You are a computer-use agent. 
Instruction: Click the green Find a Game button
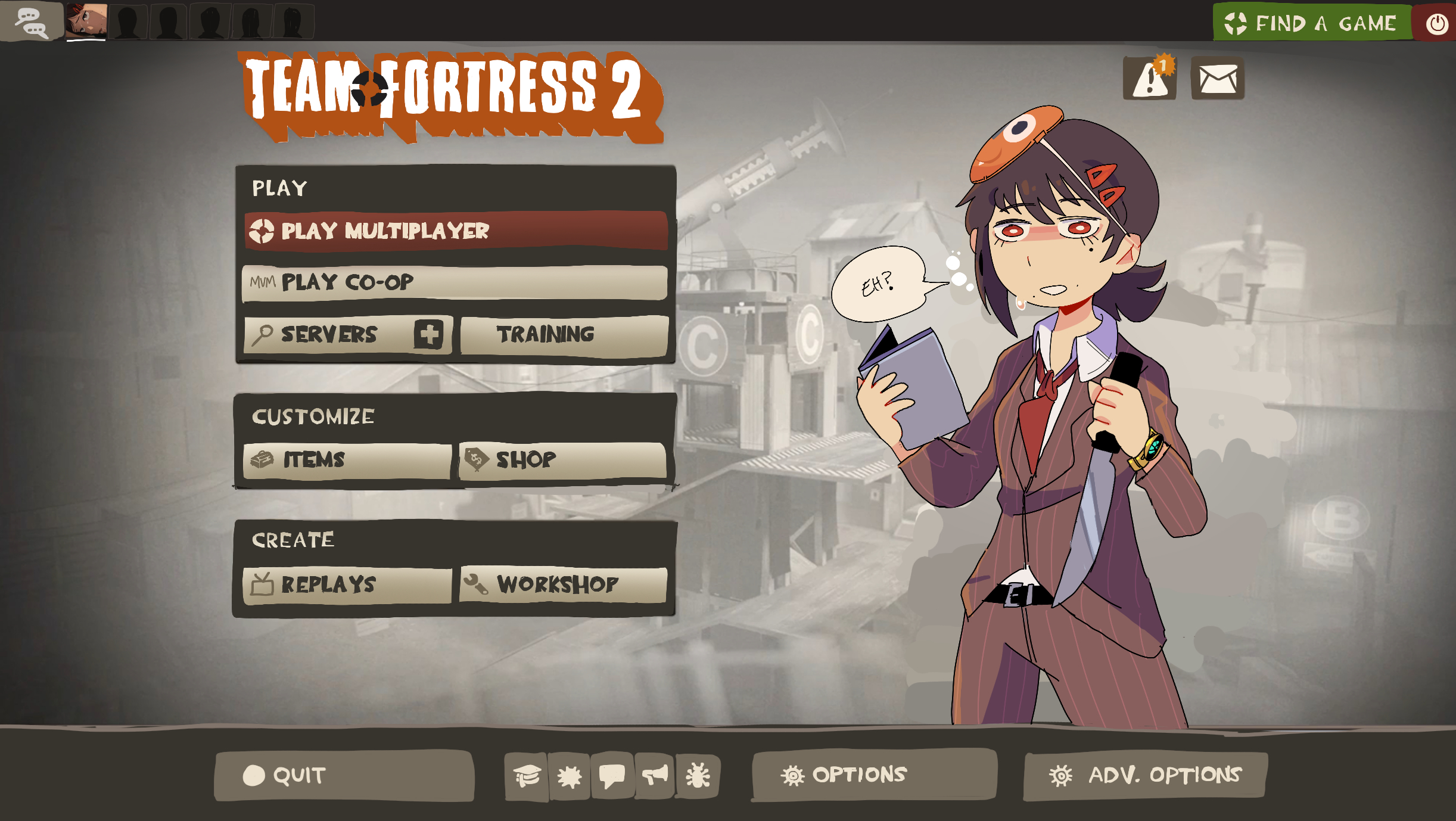[x=1311, y=23]
